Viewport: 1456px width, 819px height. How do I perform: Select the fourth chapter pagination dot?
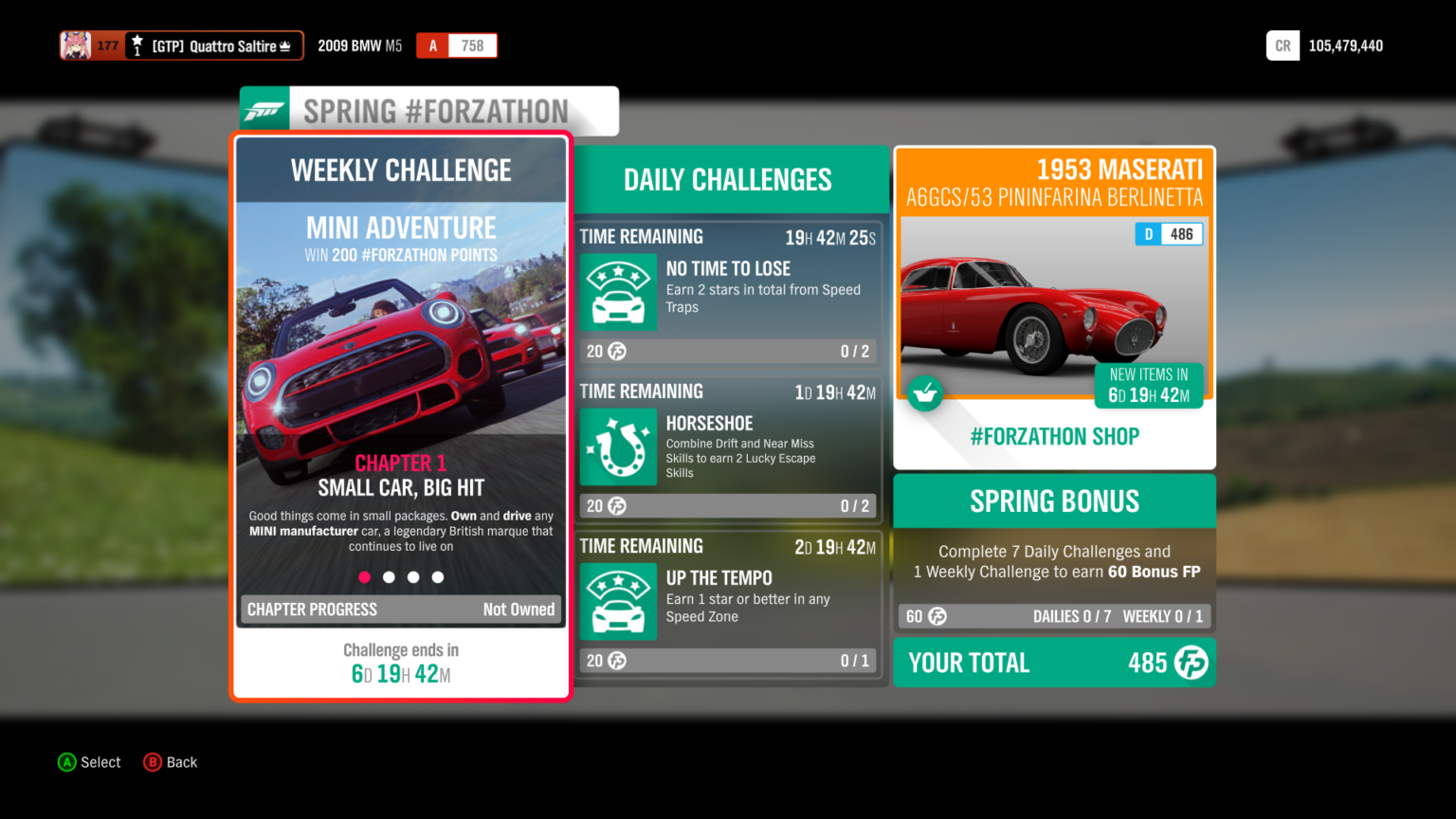[437, 576]
